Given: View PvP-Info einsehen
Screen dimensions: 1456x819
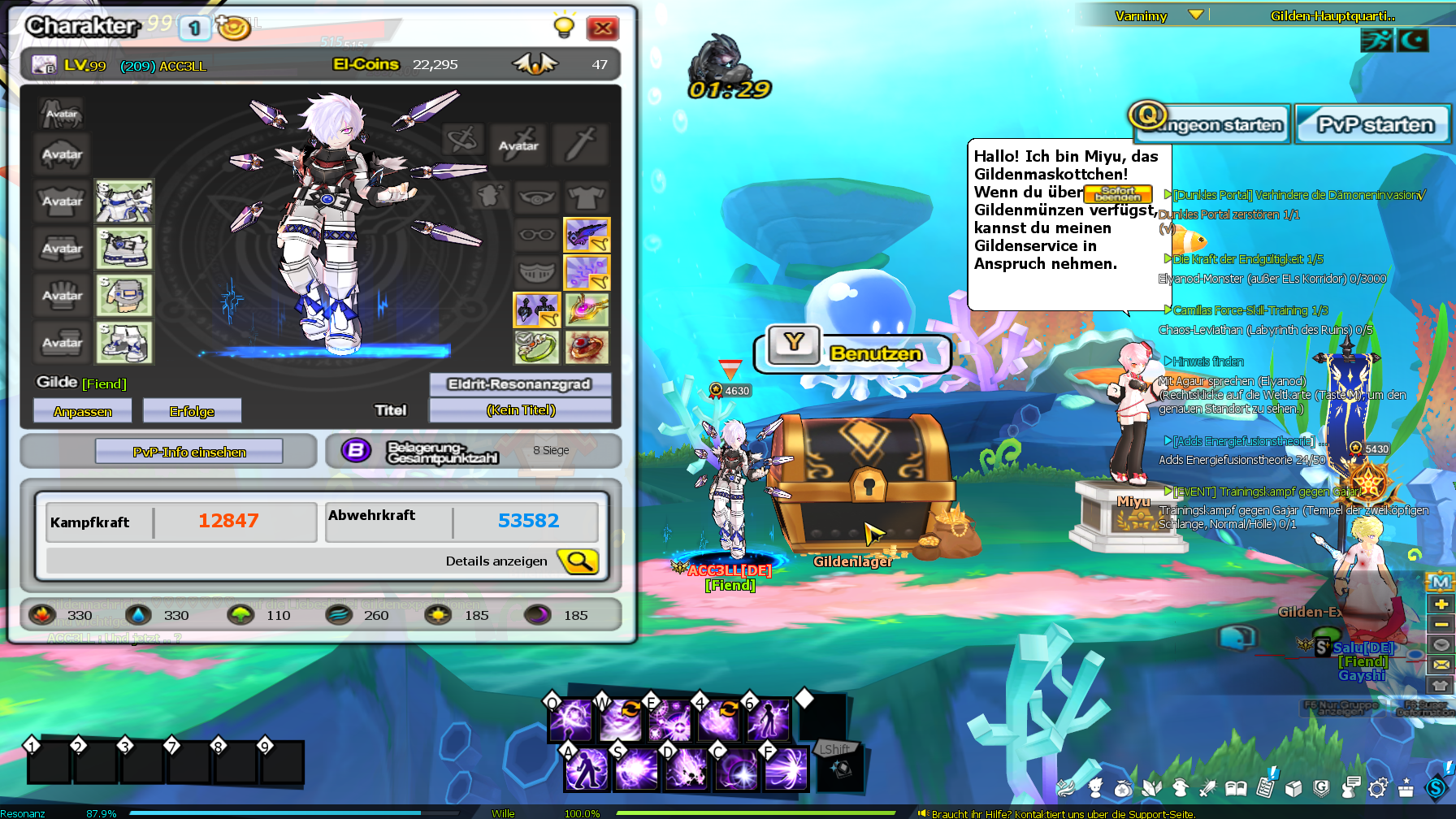Looking at the screenshot, I should click(189, 452).
